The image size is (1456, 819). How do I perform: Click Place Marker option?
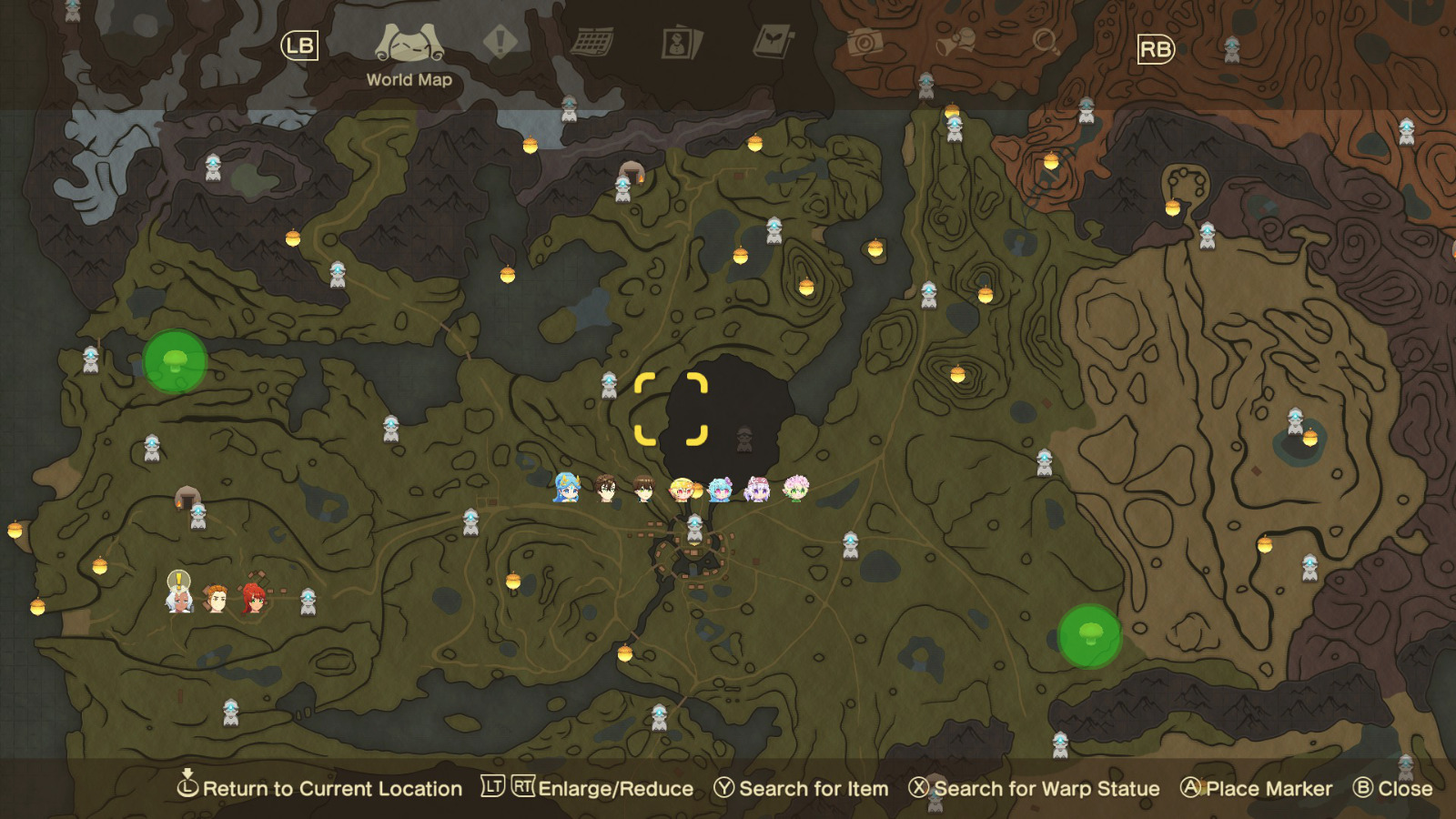coord(1259,789)
